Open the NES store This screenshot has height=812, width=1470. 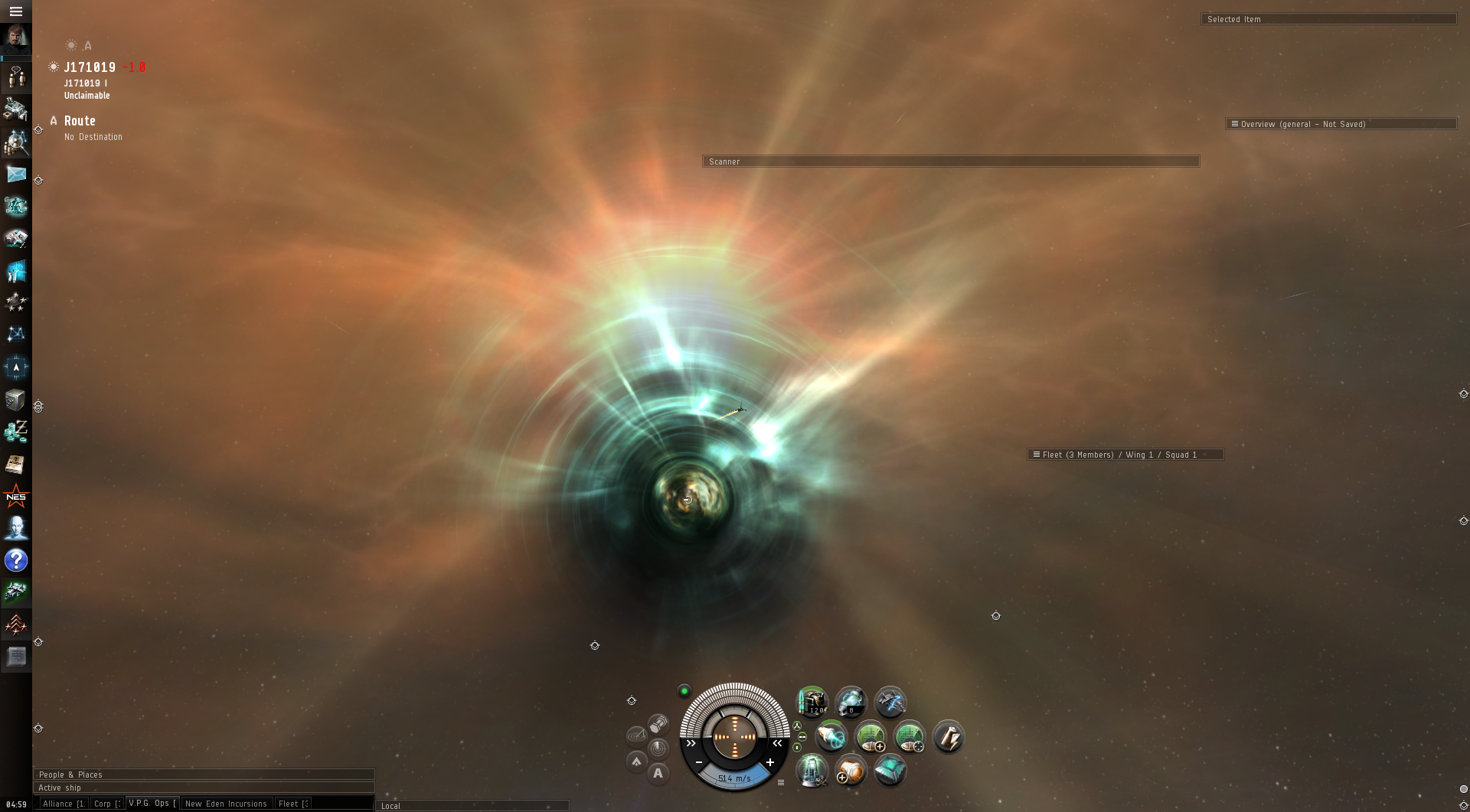click(16, 497)
